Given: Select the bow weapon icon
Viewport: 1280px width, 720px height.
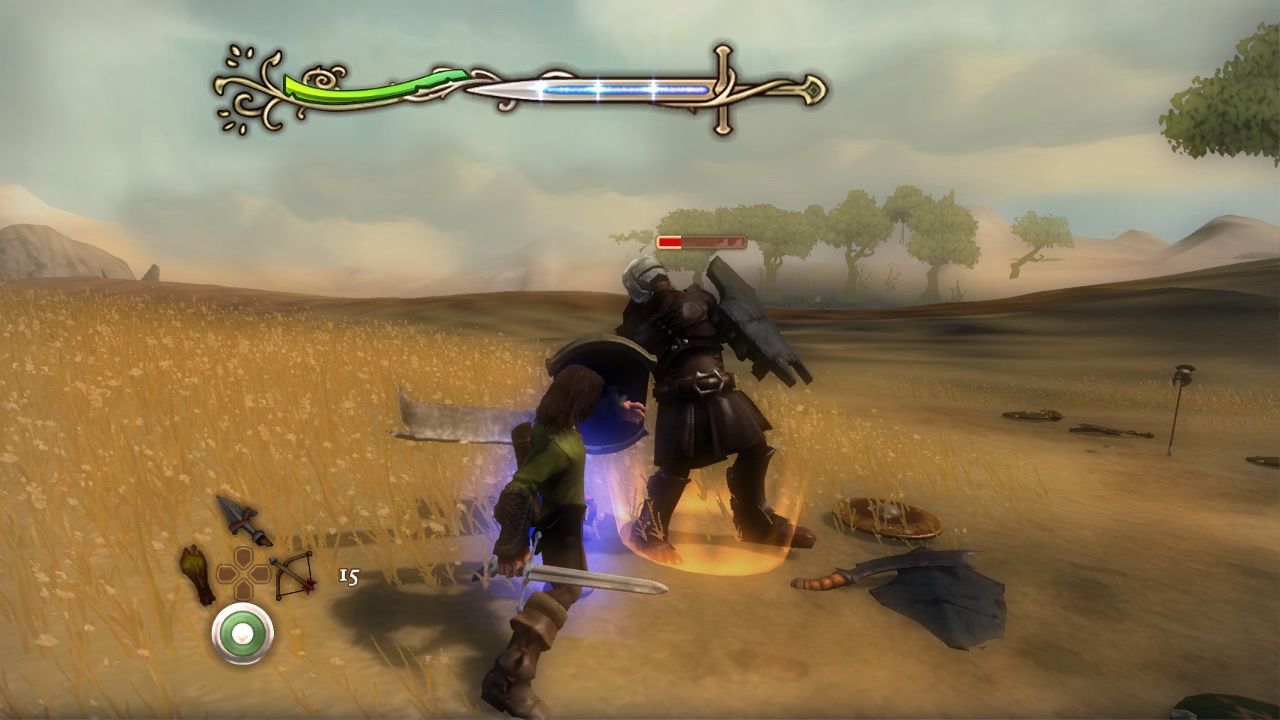Looking at the screenshot, I should coord(294,577).
